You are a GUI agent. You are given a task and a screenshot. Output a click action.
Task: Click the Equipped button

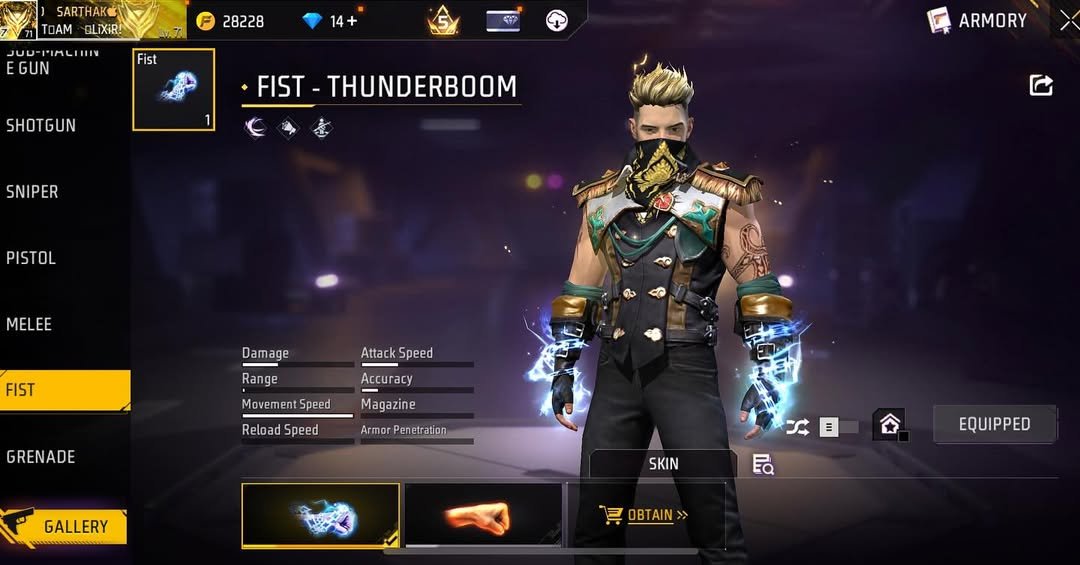(994, 424)
